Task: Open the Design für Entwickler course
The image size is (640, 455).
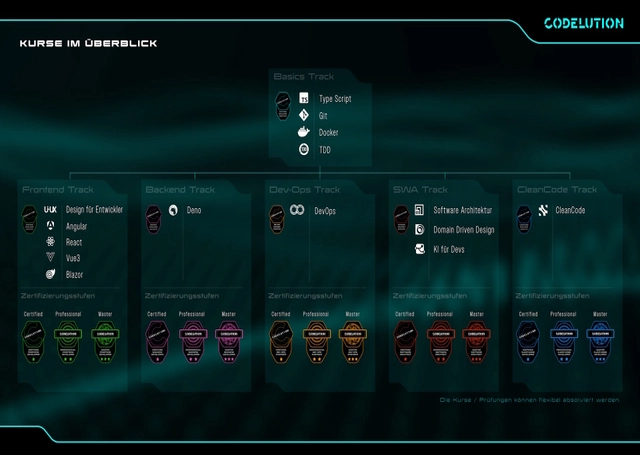Action: pyautogui.click(x=93, y=210)
